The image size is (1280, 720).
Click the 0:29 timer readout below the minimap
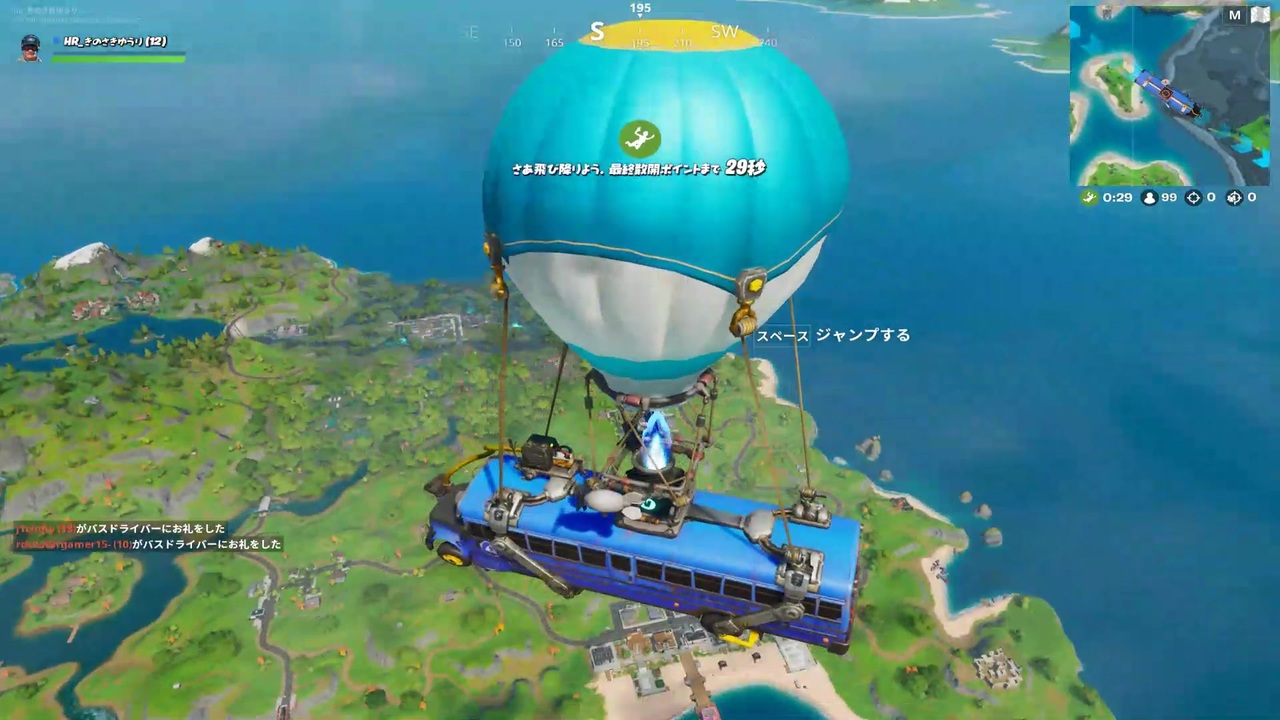pyautogui.click(x=1116, y=197)
